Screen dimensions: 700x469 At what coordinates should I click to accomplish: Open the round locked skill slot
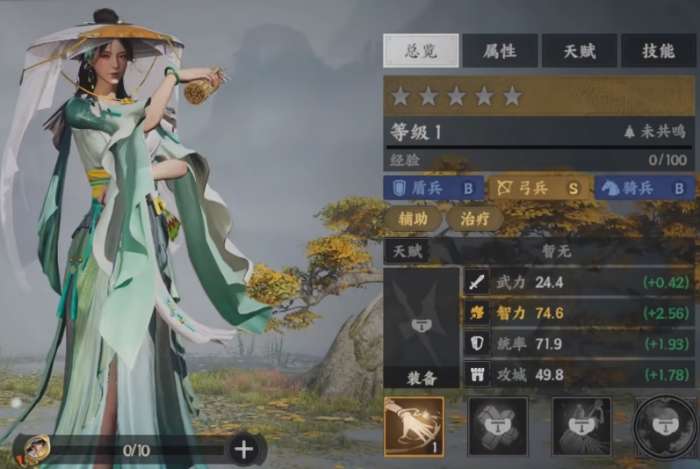(x=666, y=426)
